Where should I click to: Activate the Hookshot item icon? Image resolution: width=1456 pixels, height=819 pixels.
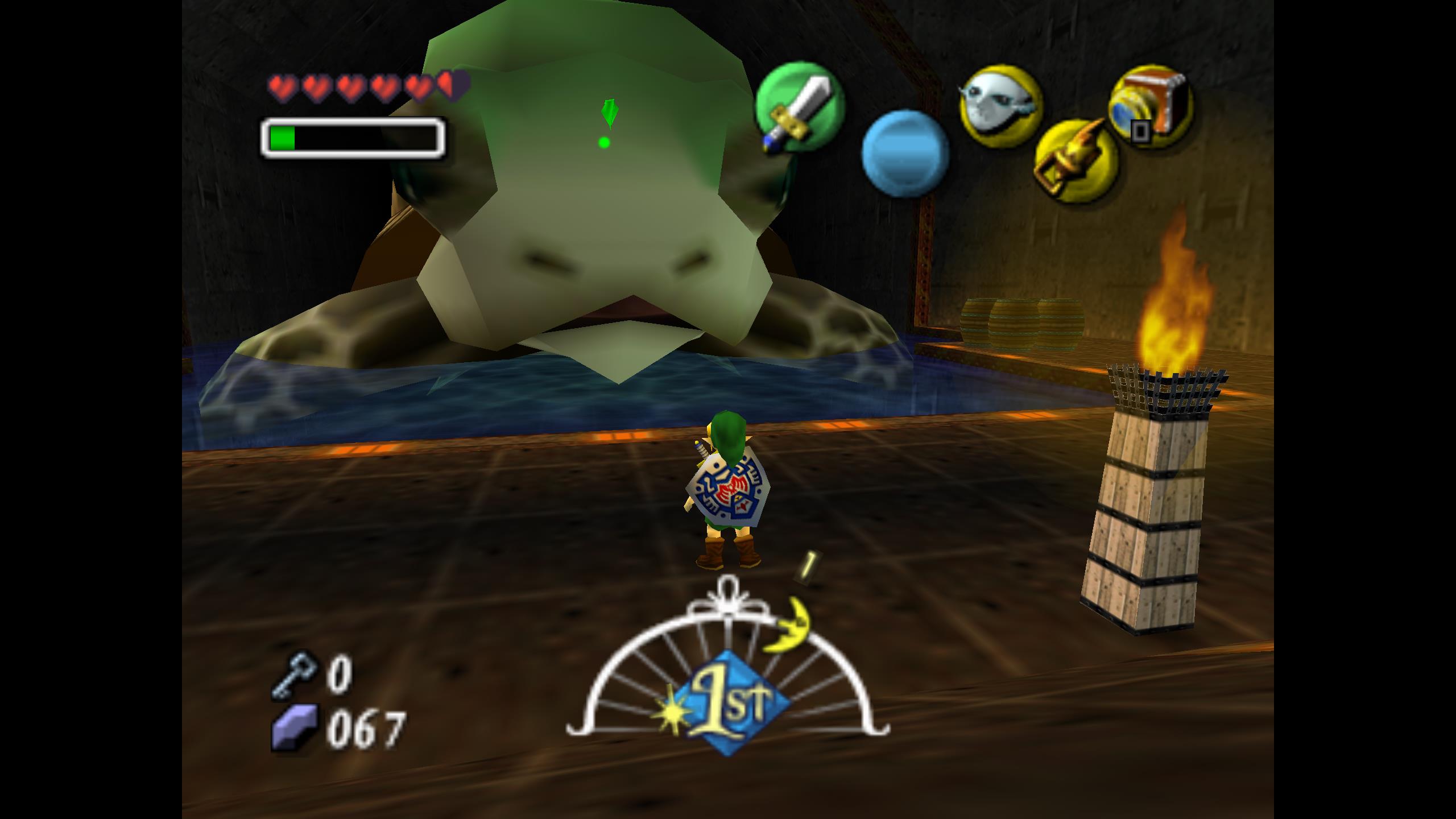[x=1076, y=160]
